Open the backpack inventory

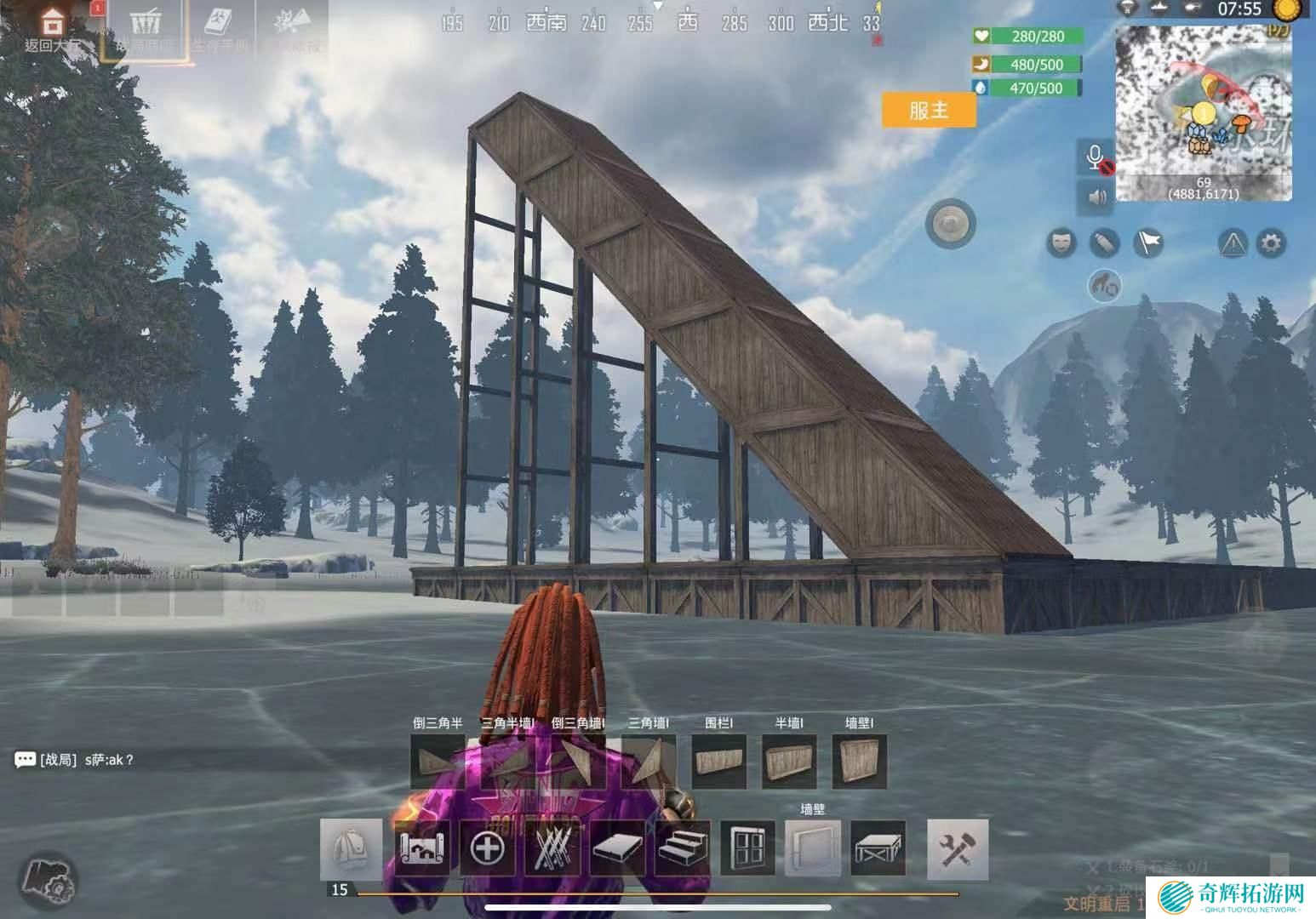[x=351, y=848]
